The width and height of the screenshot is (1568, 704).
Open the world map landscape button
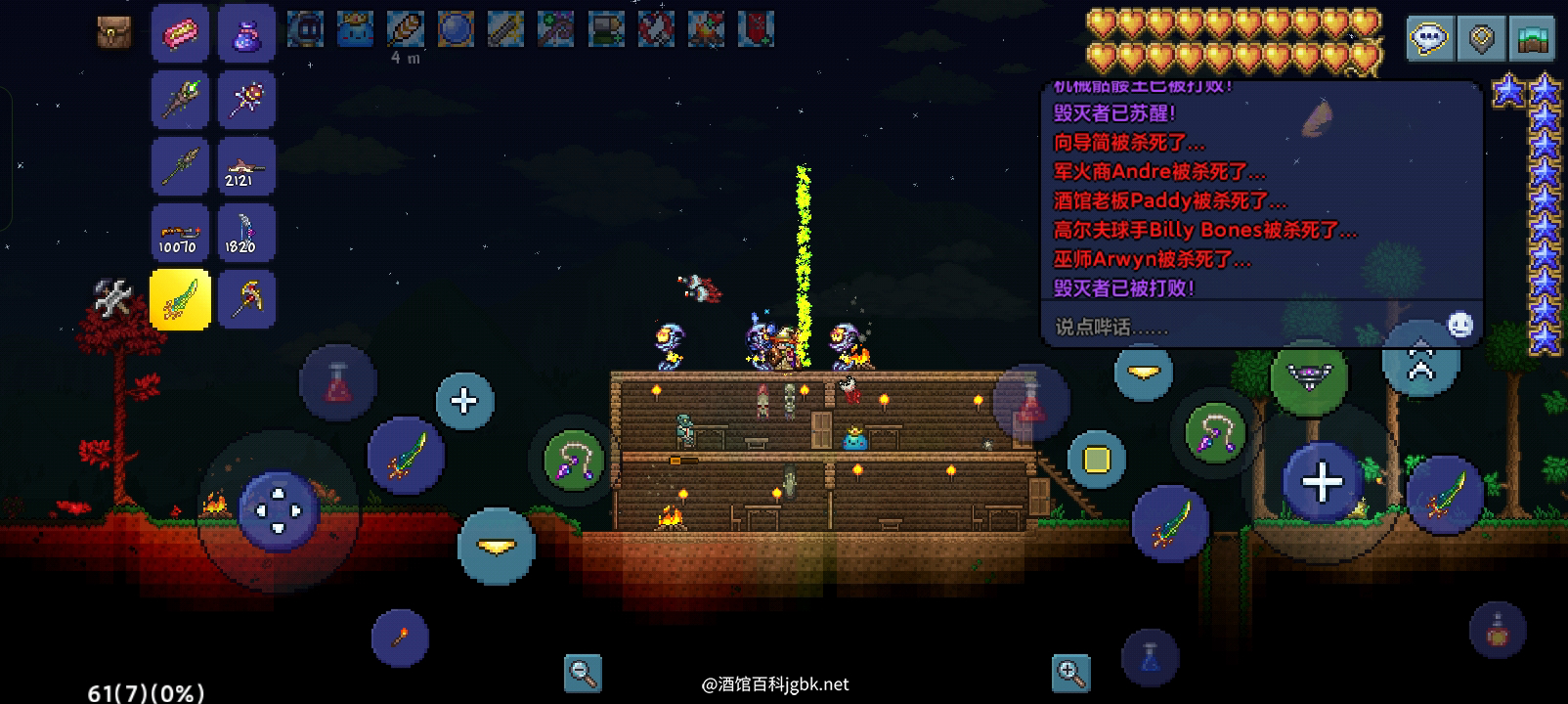(x=1532, y=39)
